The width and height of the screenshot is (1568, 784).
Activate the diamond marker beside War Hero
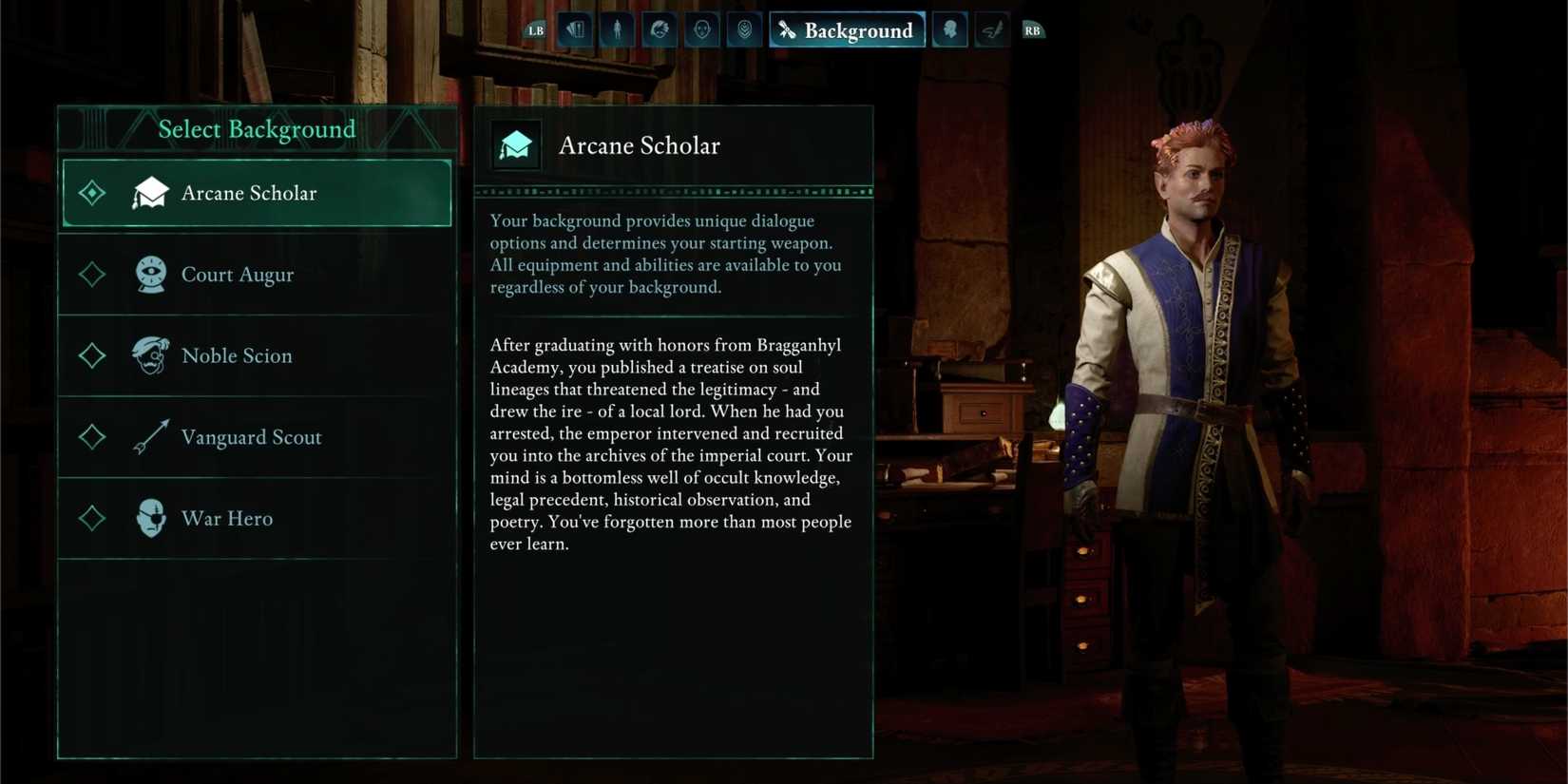(91, 518)
